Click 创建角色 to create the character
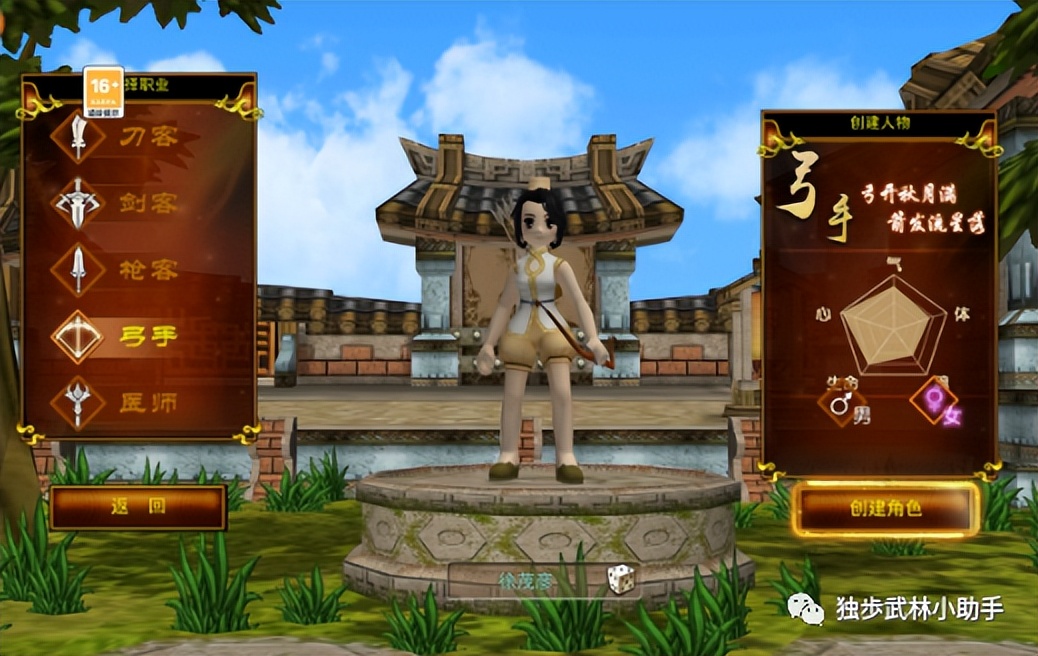Viewport: 1038px width, 656px height. 885,508
